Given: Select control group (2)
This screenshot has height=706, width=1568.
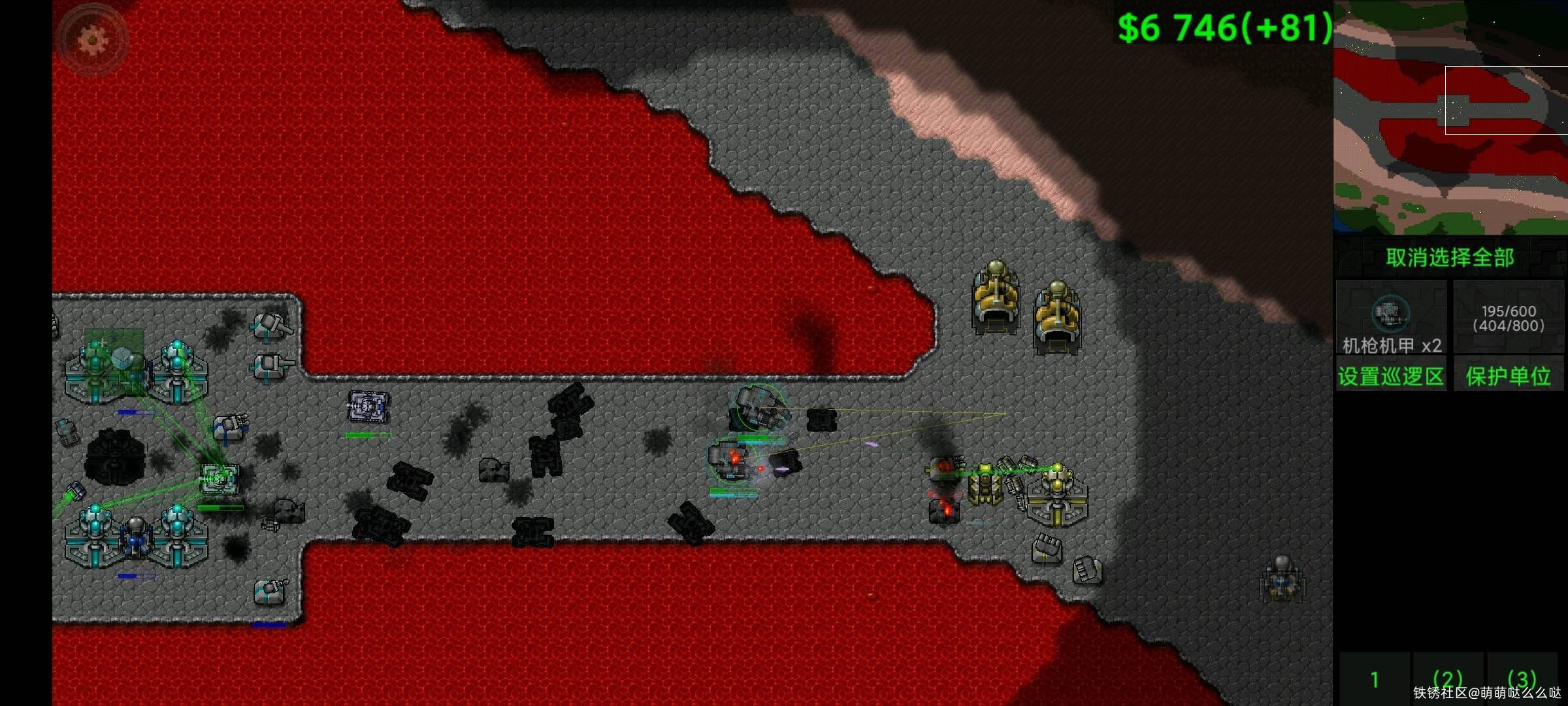Looking at the screenshot, I should tap(1448, 680).
